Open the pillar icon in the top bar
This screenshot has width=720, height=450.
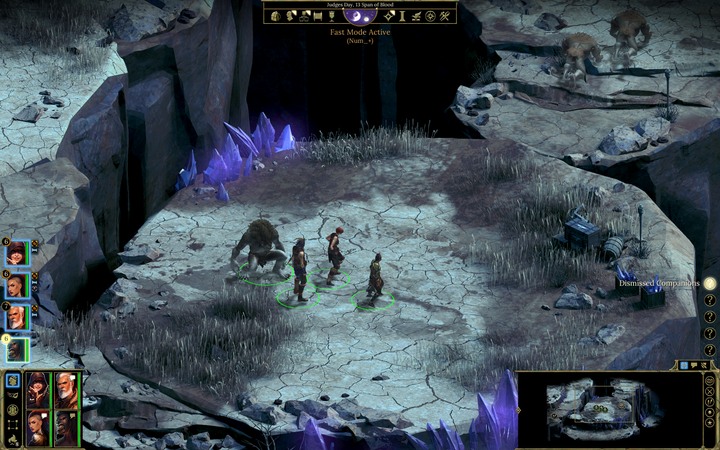tap(402, 16)
